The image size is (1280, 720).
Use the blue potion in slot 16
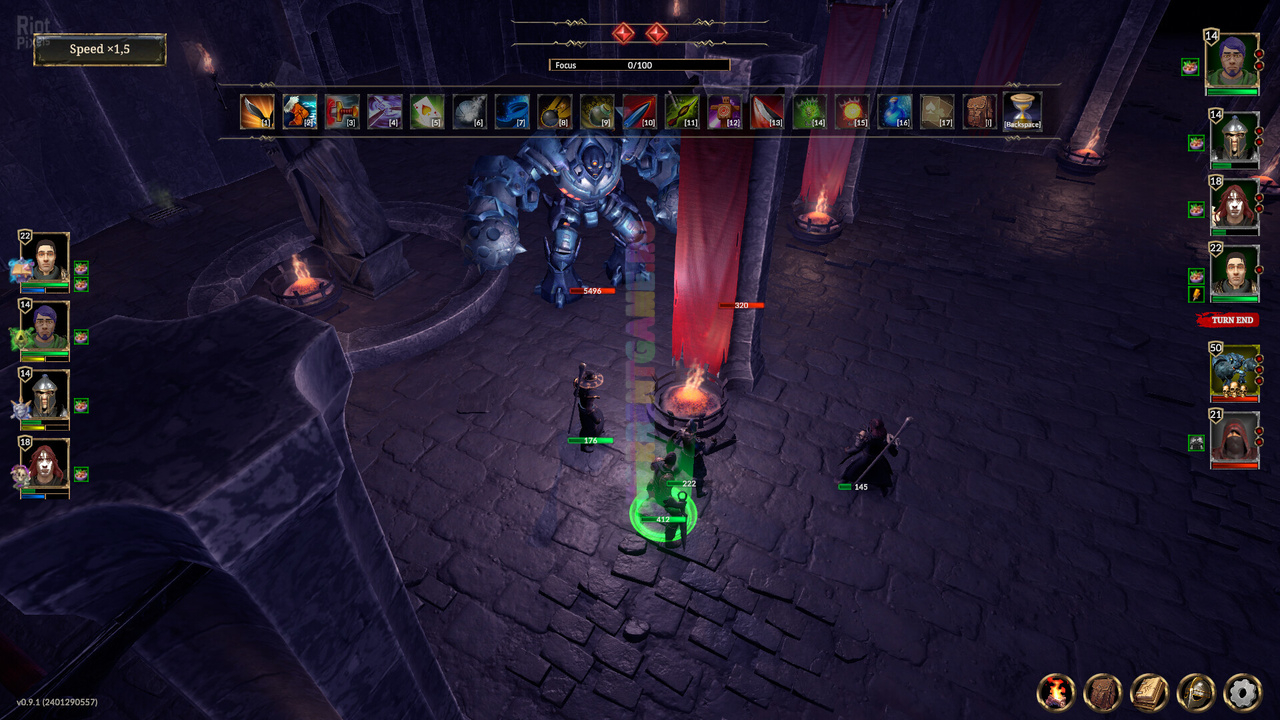pos(895,111)
